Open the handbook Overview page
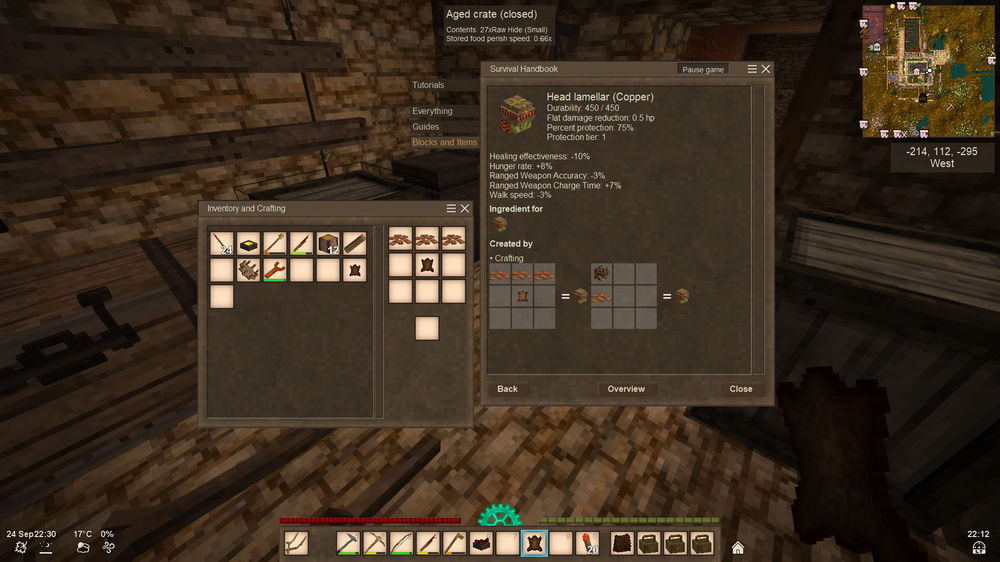This screenshot has width=1000, height=562. pos(626,389)
